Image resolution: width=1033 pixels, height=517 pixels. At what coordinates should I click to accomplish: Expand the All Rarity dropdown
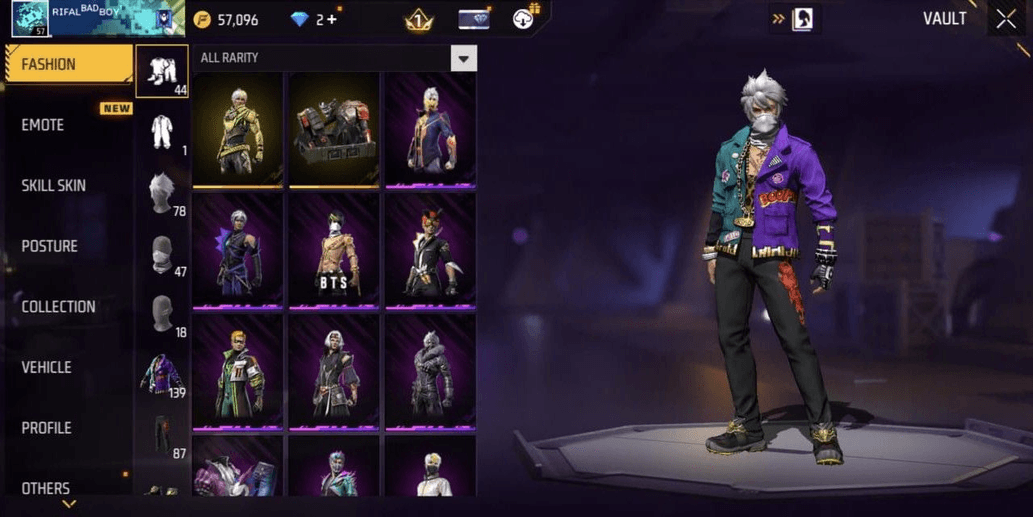(x=462, y=58)
